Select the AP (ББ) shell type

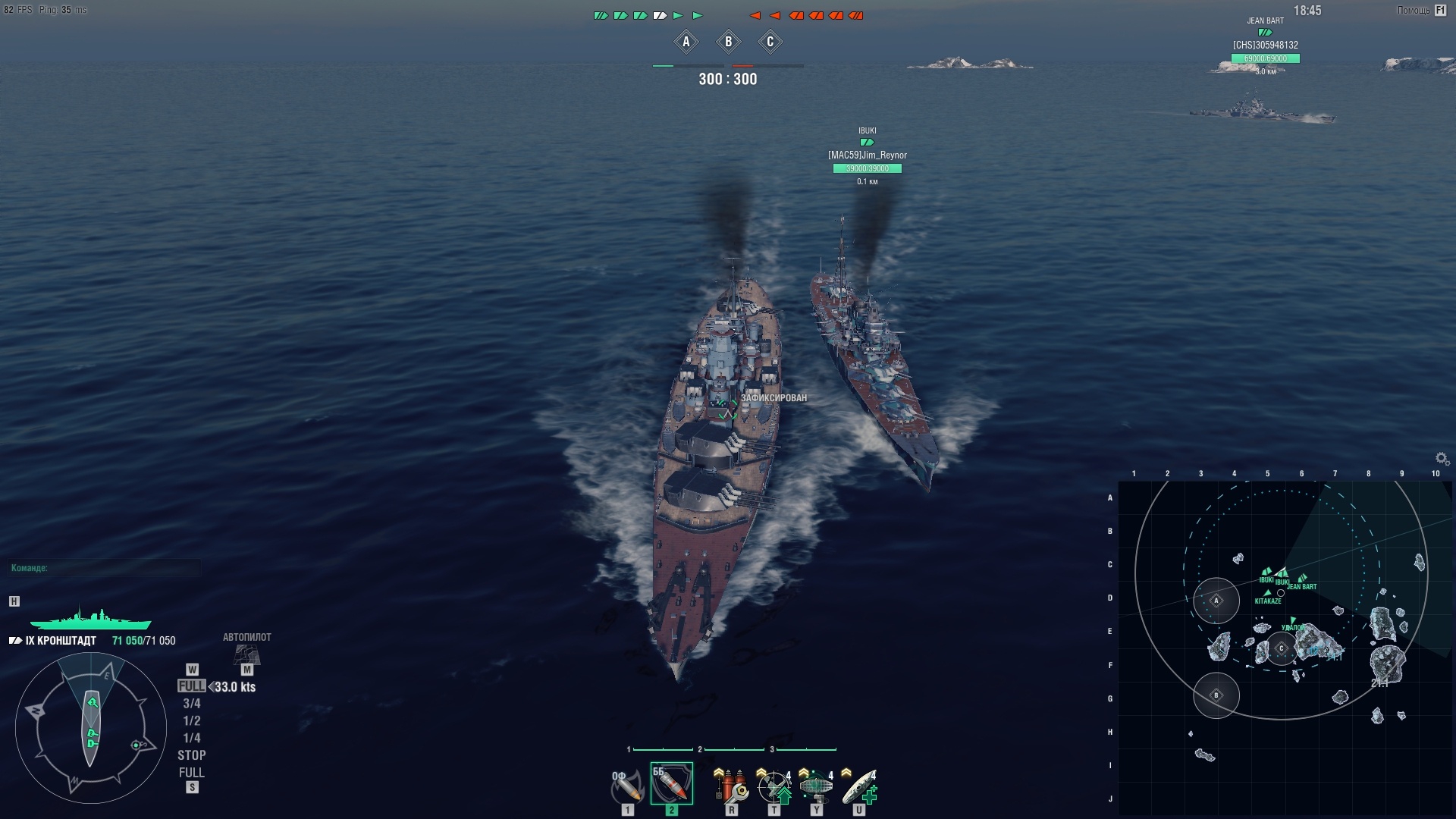pyautogui.click(x=671, y=784)
